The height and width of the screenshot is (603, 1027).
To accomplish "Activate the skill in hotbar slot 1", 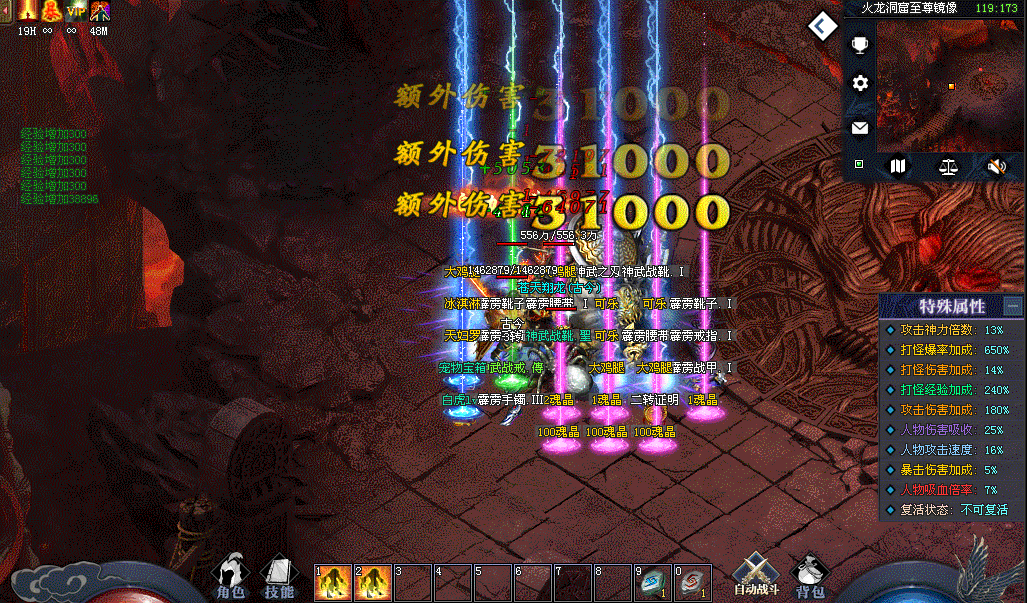I will pyautogui.click(x=333, y=582).
